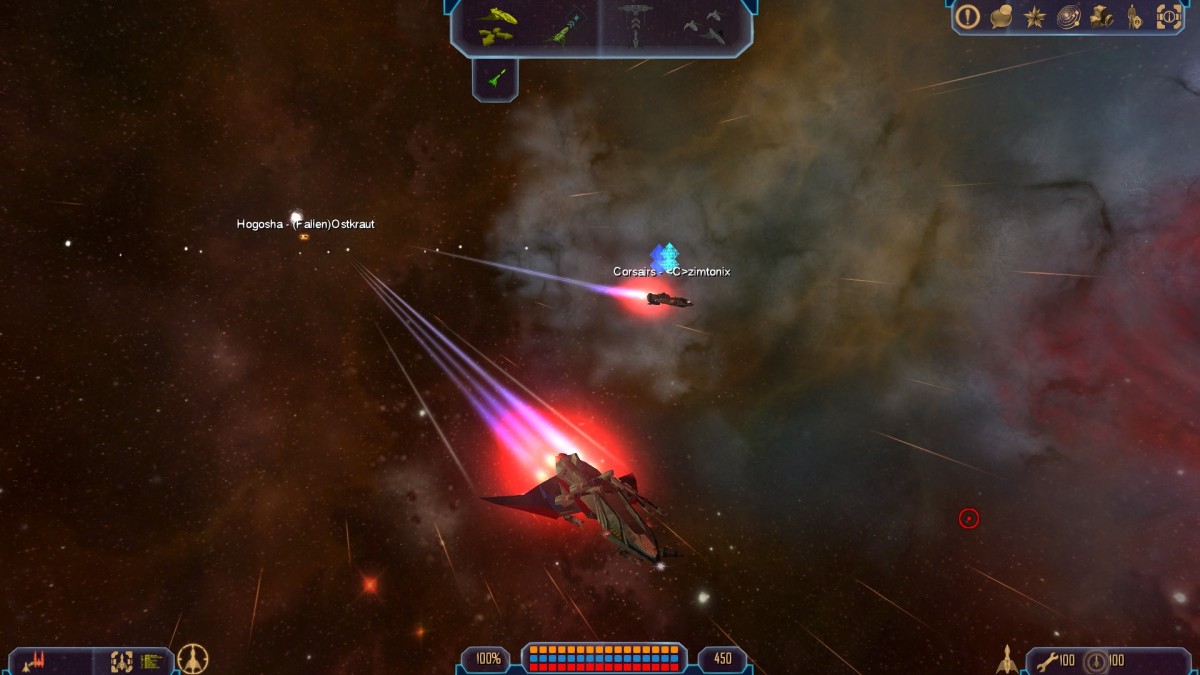Click the small gold ship icon
The height and width of the screenshot is (675, 1200).
1006,659
